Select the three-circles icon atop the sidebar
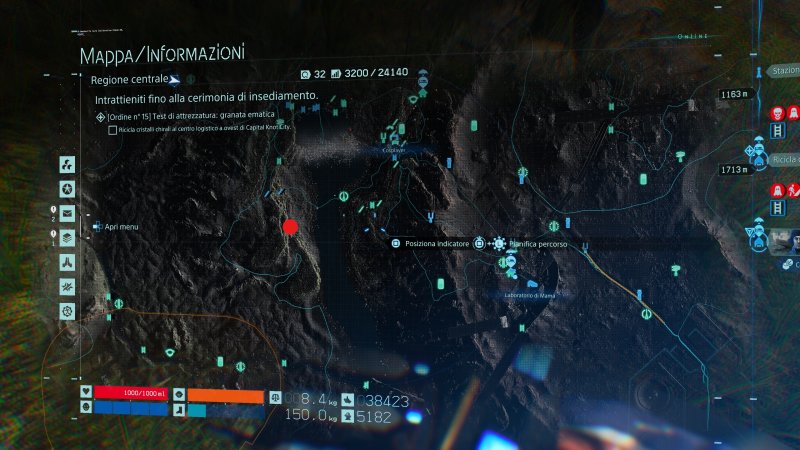 (67, 164)
